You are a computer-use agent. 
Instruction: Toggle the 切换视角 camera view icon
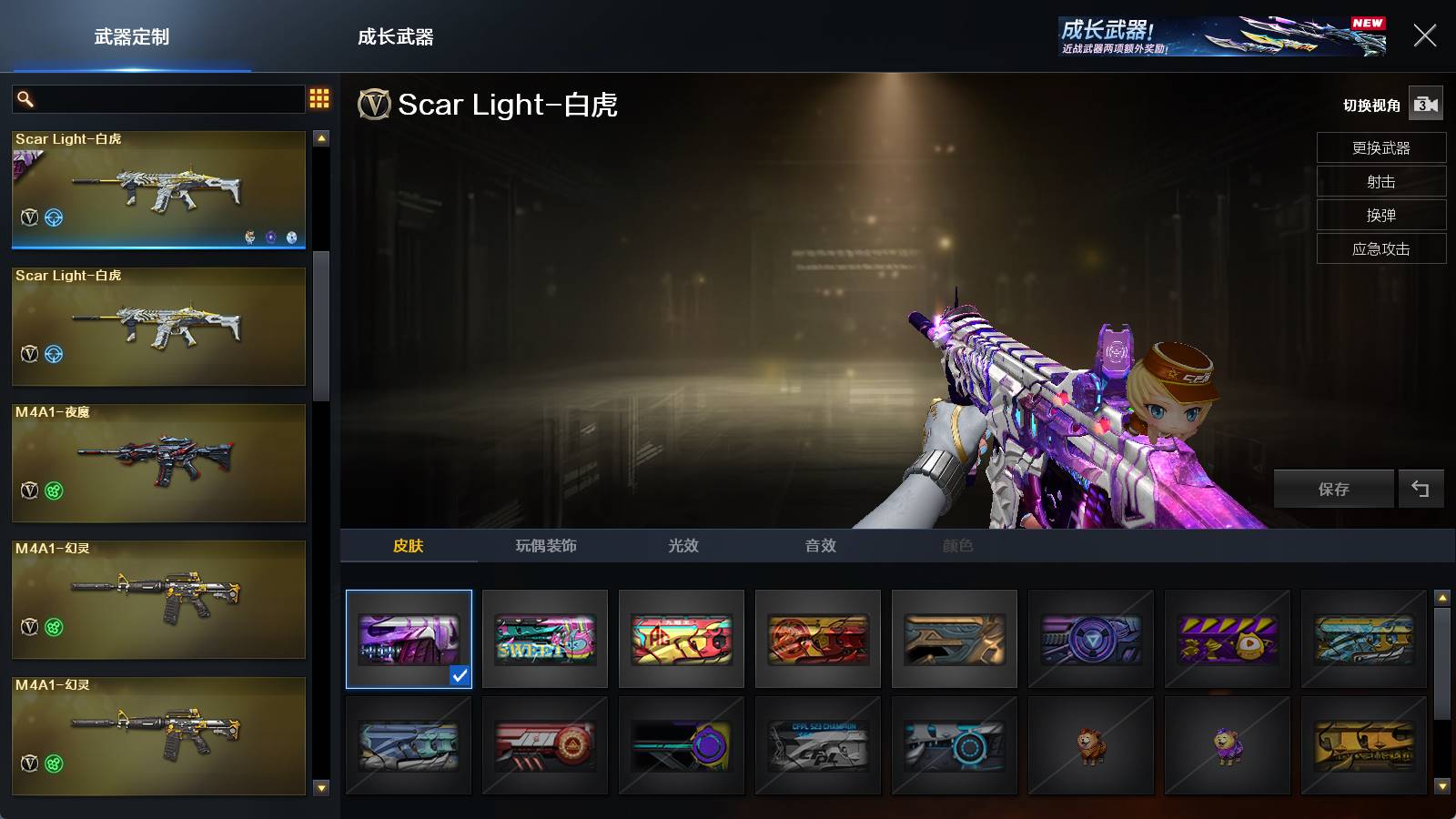click(x=1425, y=105)
